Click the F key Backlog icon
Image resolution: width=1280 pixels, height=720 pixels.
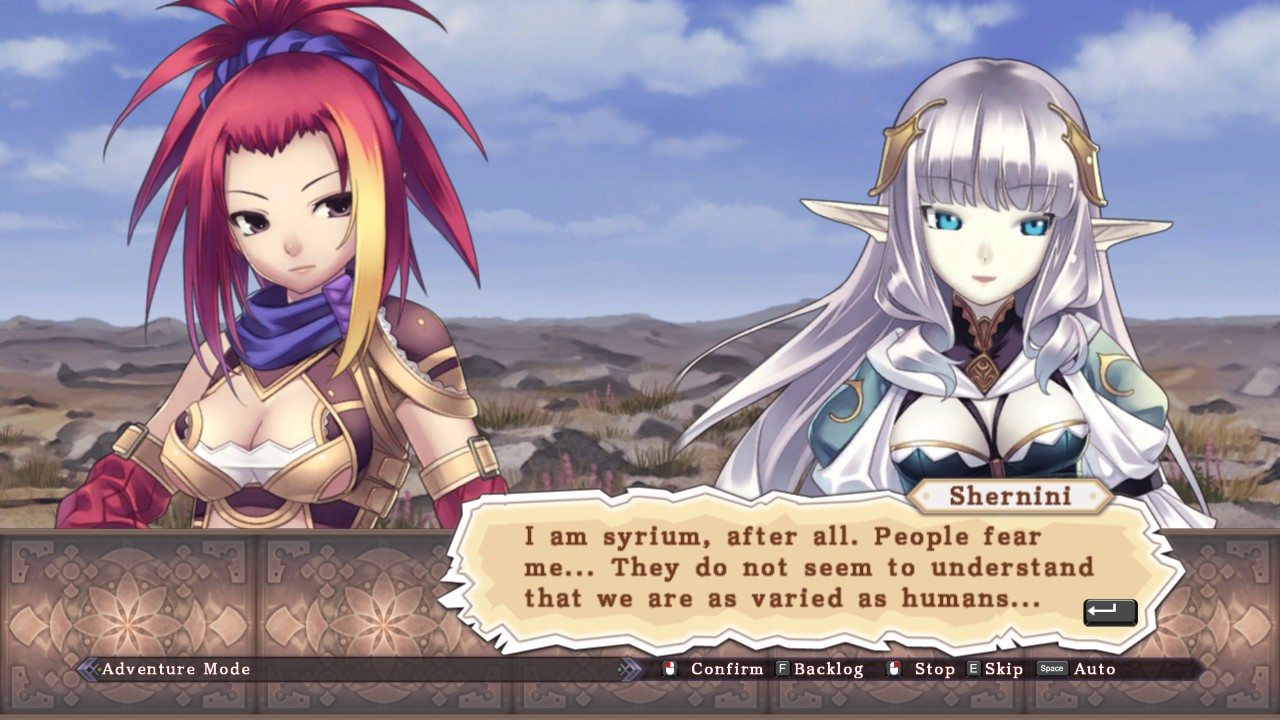pos(783,669)
